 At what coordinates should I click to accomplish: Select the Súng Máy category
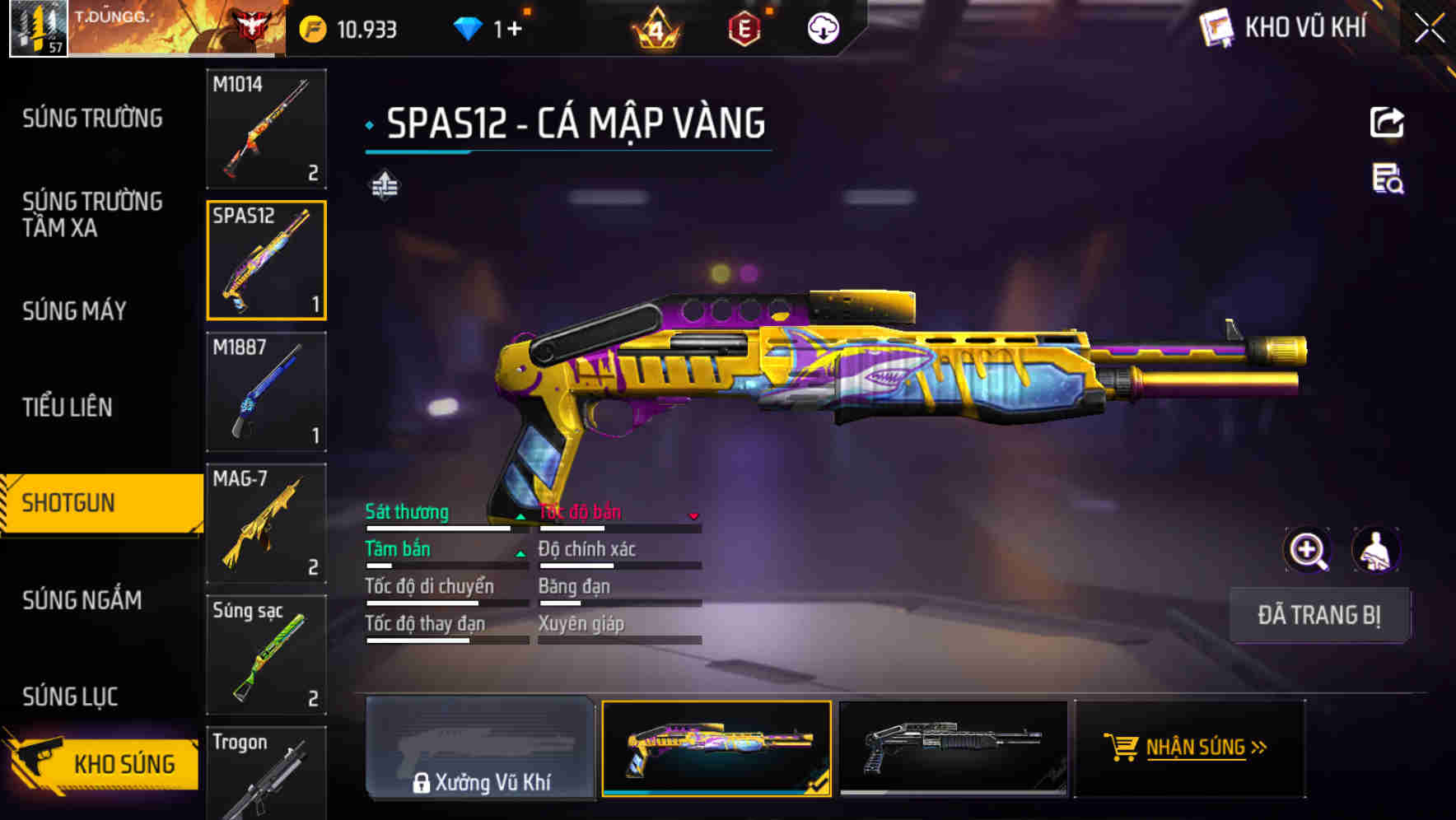pos(74,310)
